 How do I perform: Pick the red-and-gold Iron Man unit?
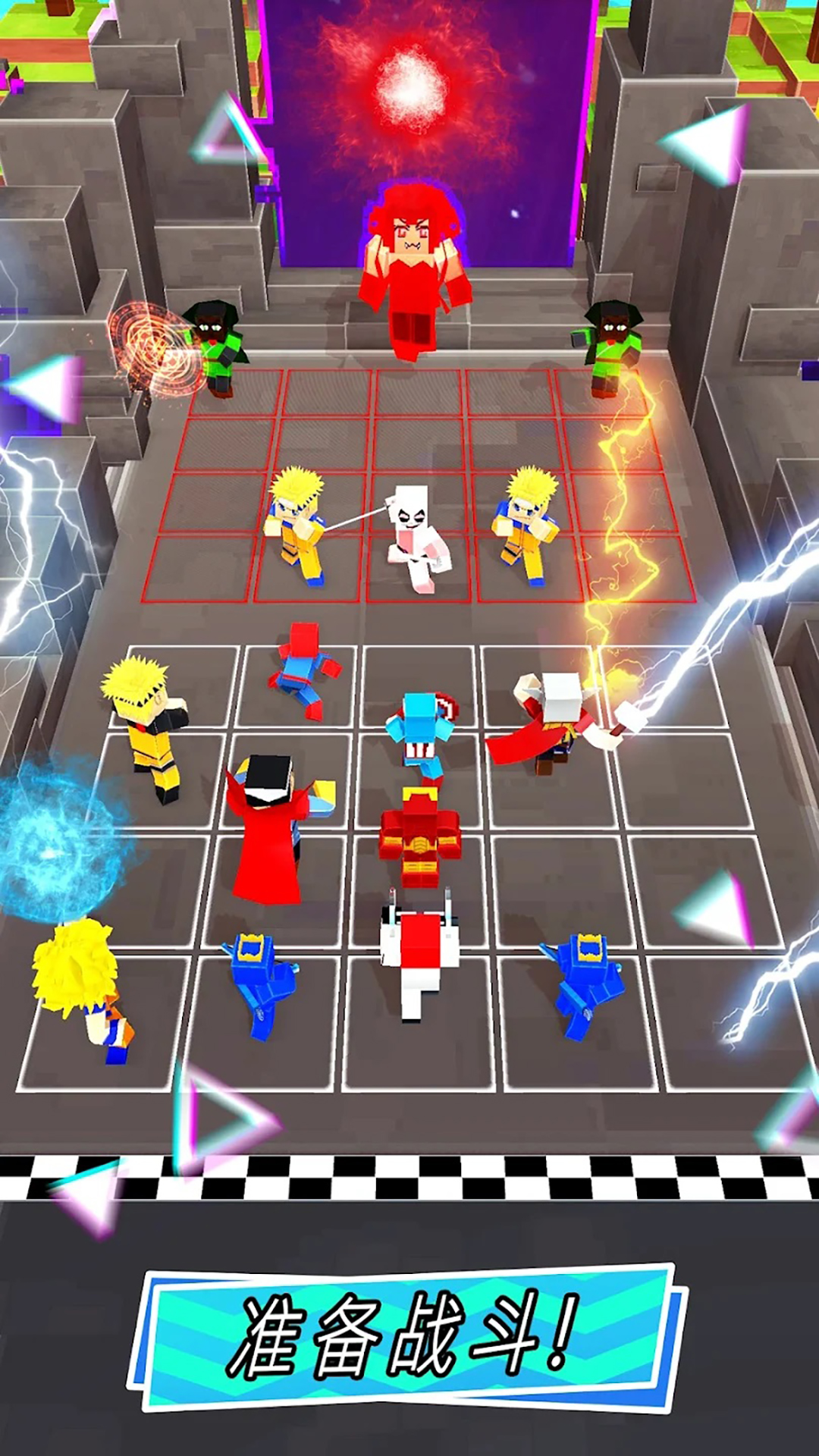(419, 836)
